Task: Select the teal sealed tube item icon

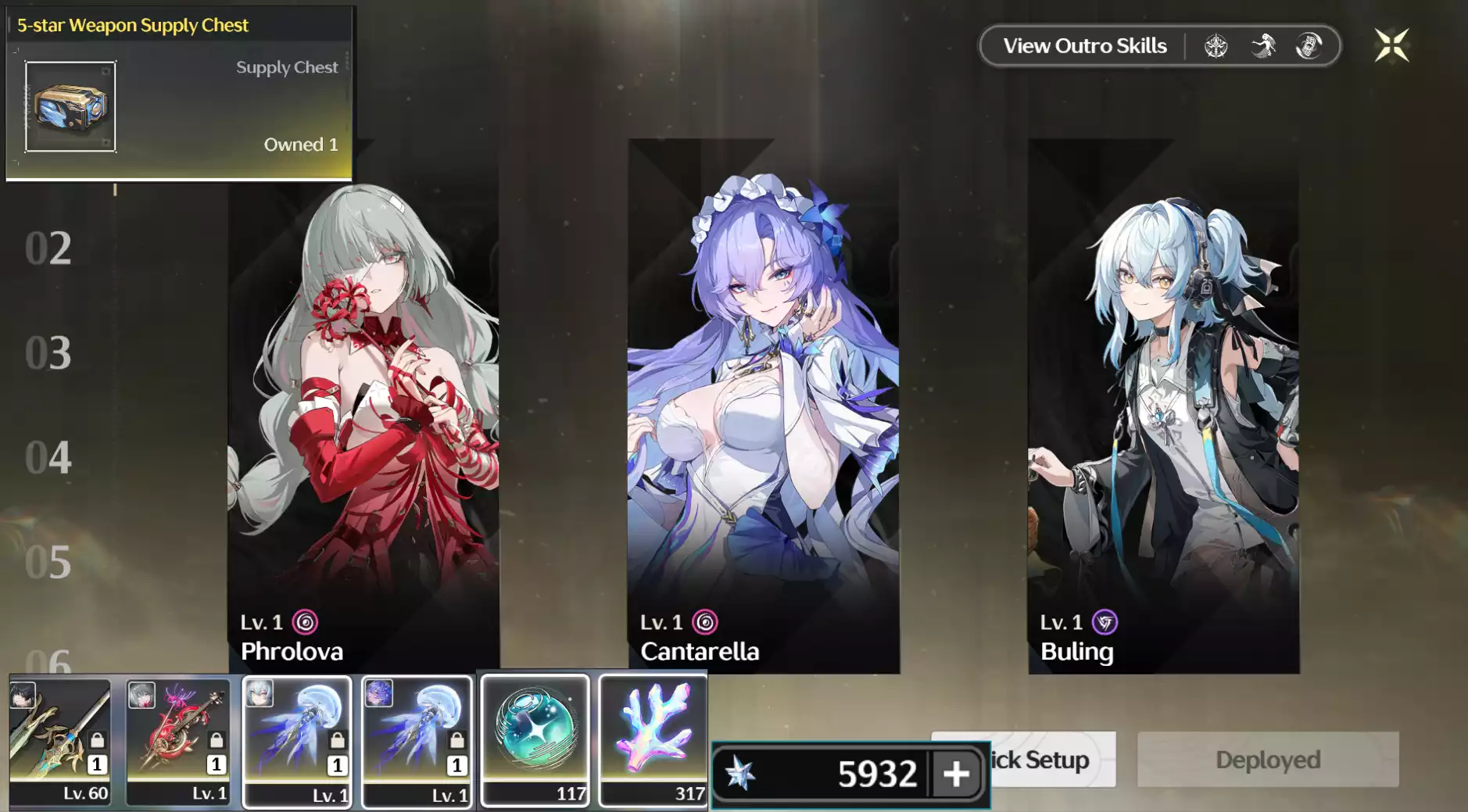Action: tap(535, 739)
